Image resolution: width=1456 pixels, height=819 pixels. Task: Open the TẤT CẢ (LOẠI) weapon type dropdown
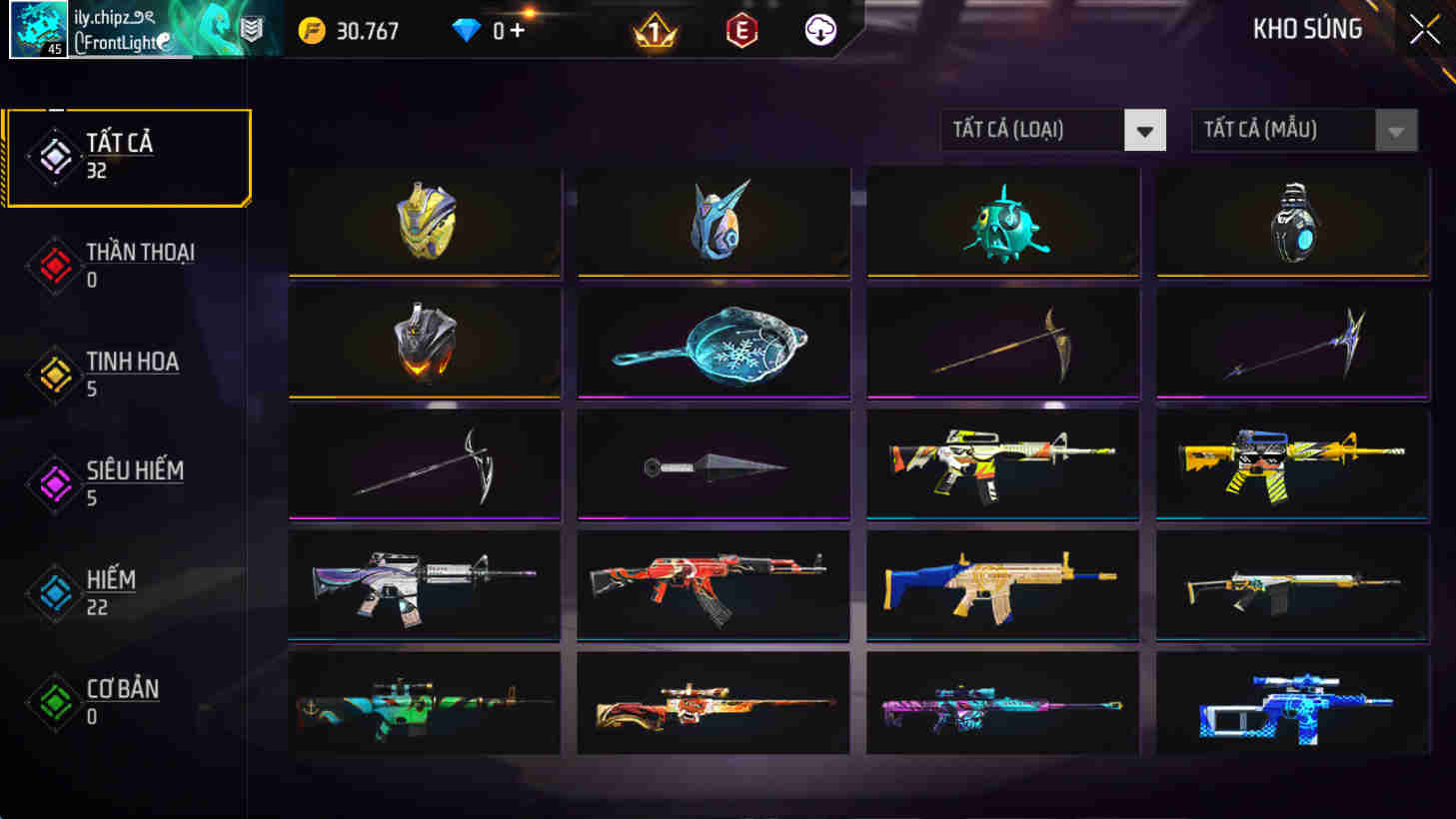tap(1052, 130)
